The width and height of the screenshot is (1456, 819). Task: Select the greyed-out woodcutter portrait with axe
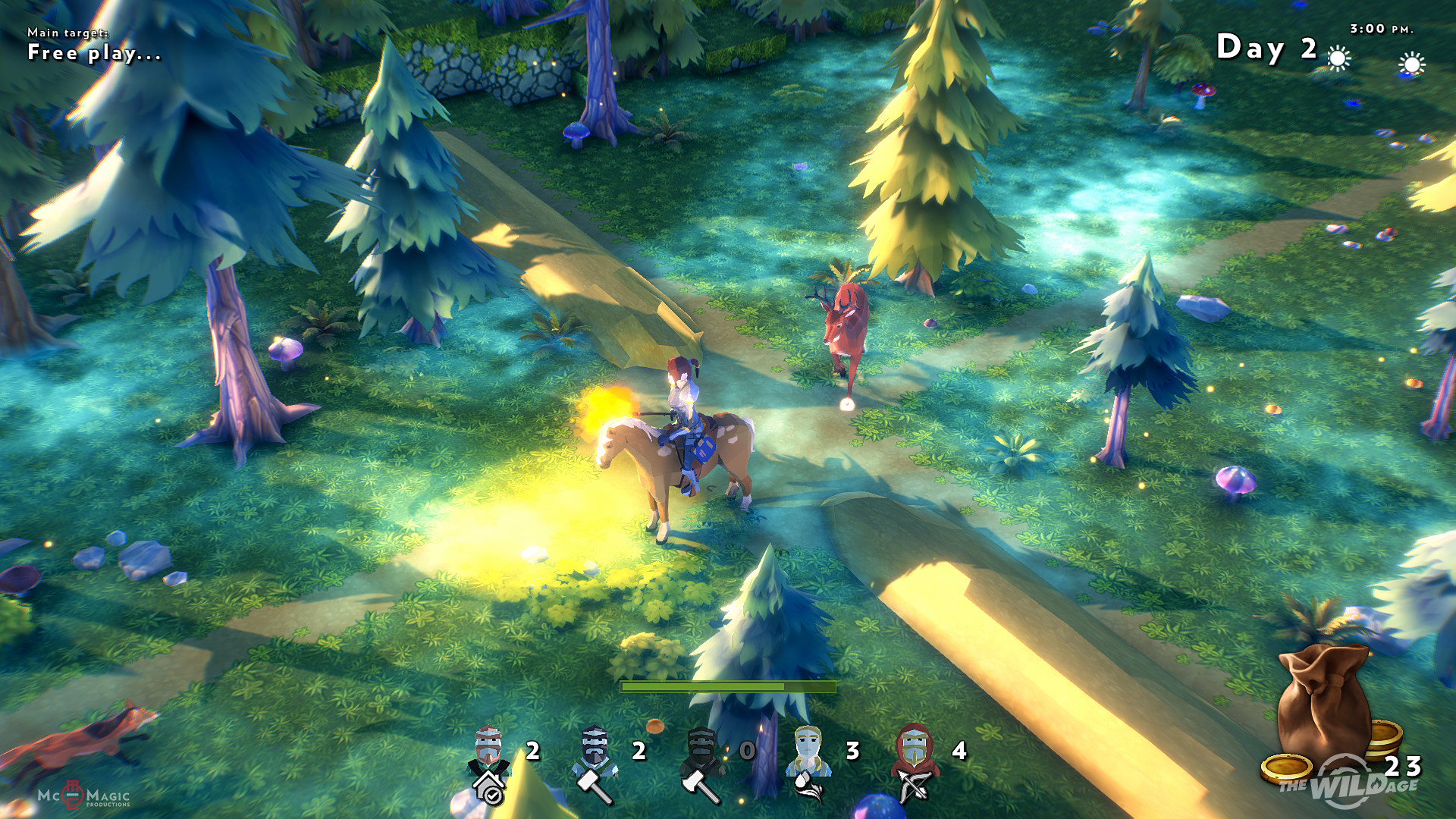pyautogui.click(x=701, y=761)
